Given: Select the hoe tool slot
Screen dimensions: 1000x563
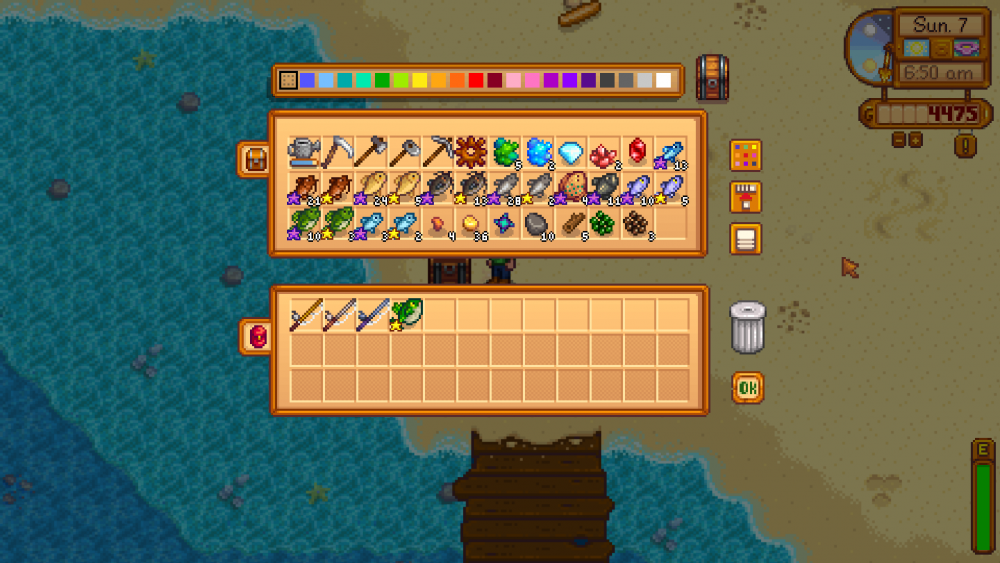Looking at the screenshot, I should (x=404, y=152).
